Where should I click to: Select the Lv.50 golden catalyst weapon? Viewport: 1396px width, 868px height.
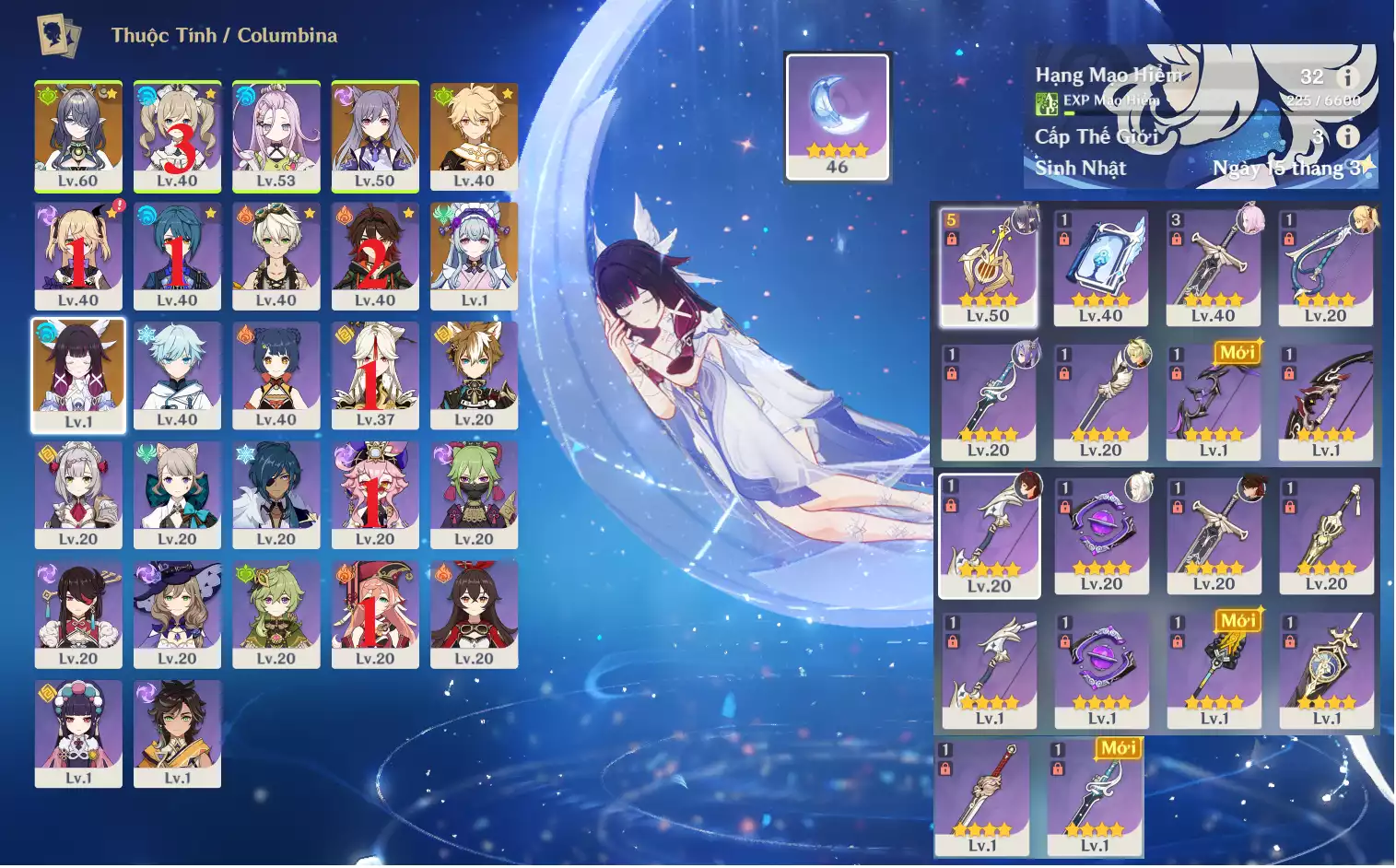[988, 266]
